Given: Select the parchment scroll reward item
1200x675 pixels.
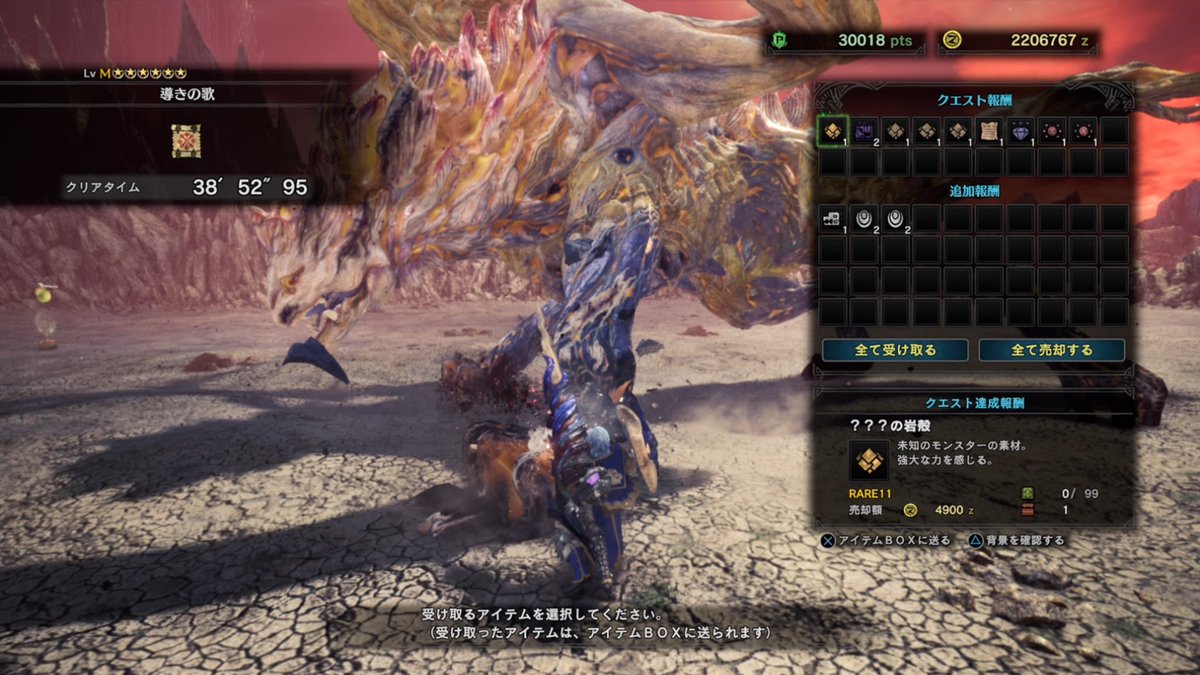Looking at the screenshot, I should [989, 130].
